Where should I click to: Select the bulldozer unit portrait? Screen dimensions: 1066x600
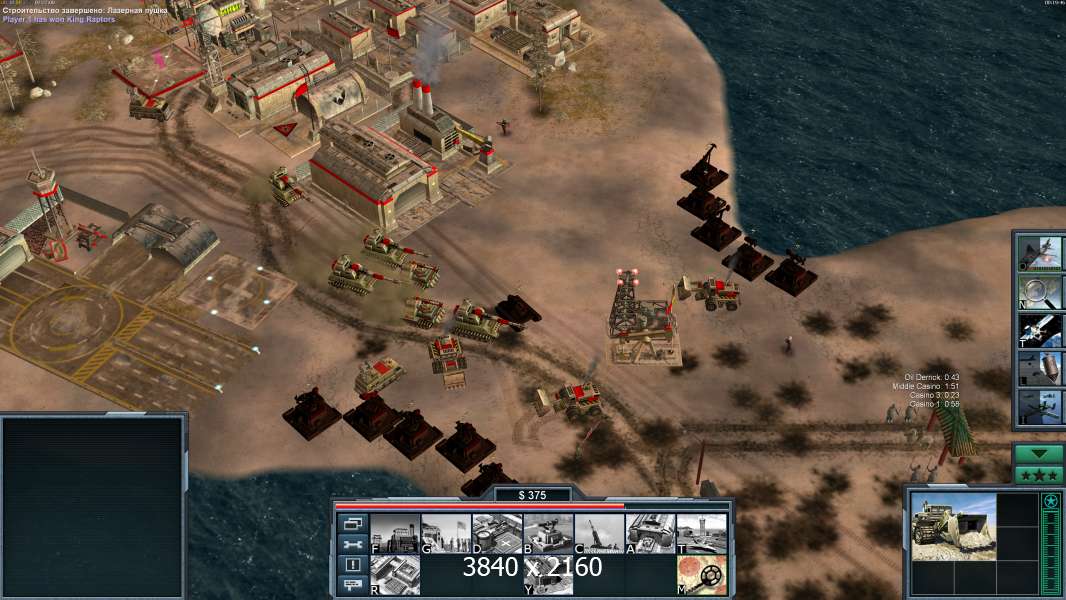click(x=953, y=525)
